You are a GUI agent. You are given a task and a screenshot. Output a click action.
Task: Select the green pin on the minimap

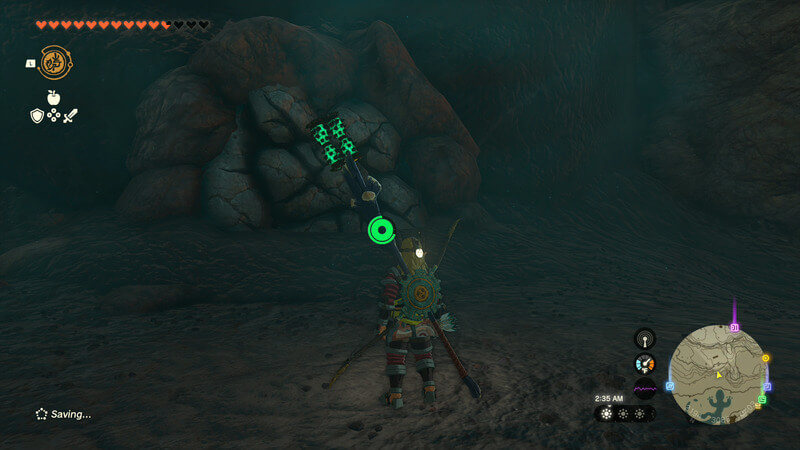761,400
